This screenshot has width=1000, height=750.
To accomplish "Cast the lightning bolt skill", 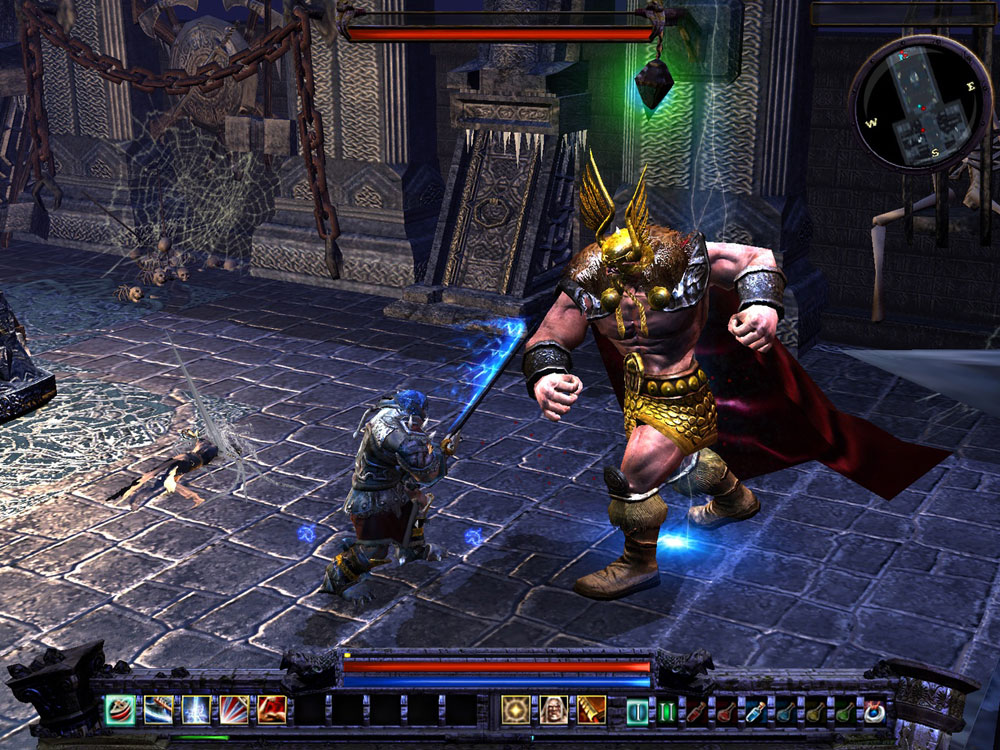I will pyautogui.click(x=196, y=710).
